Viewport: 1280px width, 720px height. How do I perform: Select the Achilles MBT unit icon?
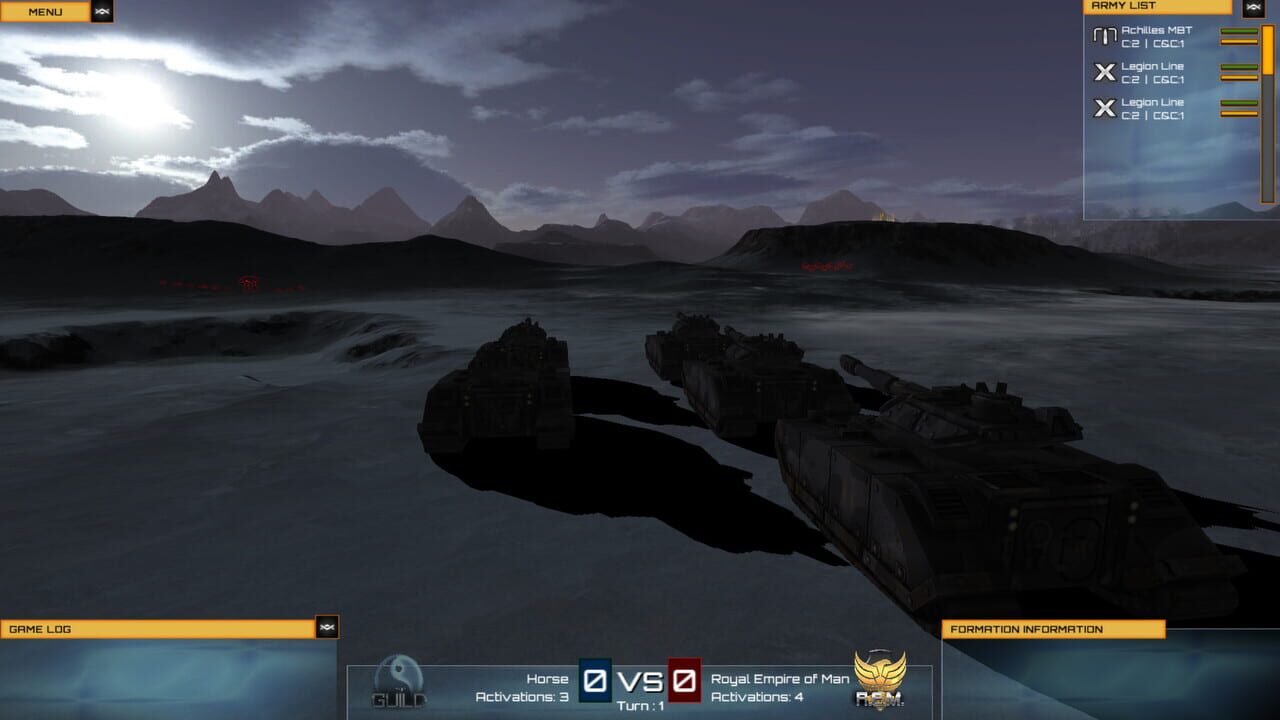[x=1104, y=36]
